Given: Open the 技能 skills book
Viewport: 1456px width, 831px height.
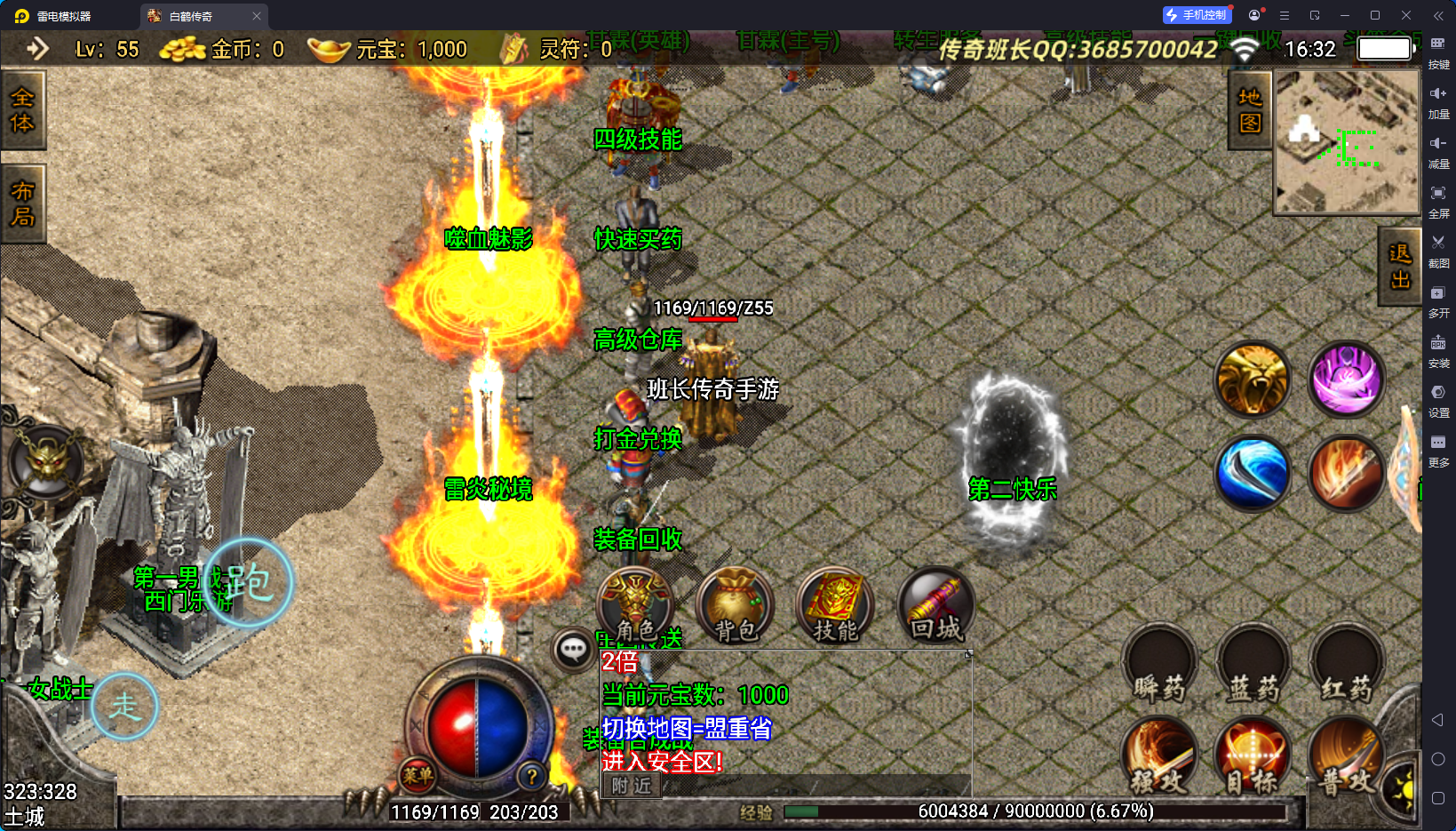Looking at the screenshot, I should 835,606.
